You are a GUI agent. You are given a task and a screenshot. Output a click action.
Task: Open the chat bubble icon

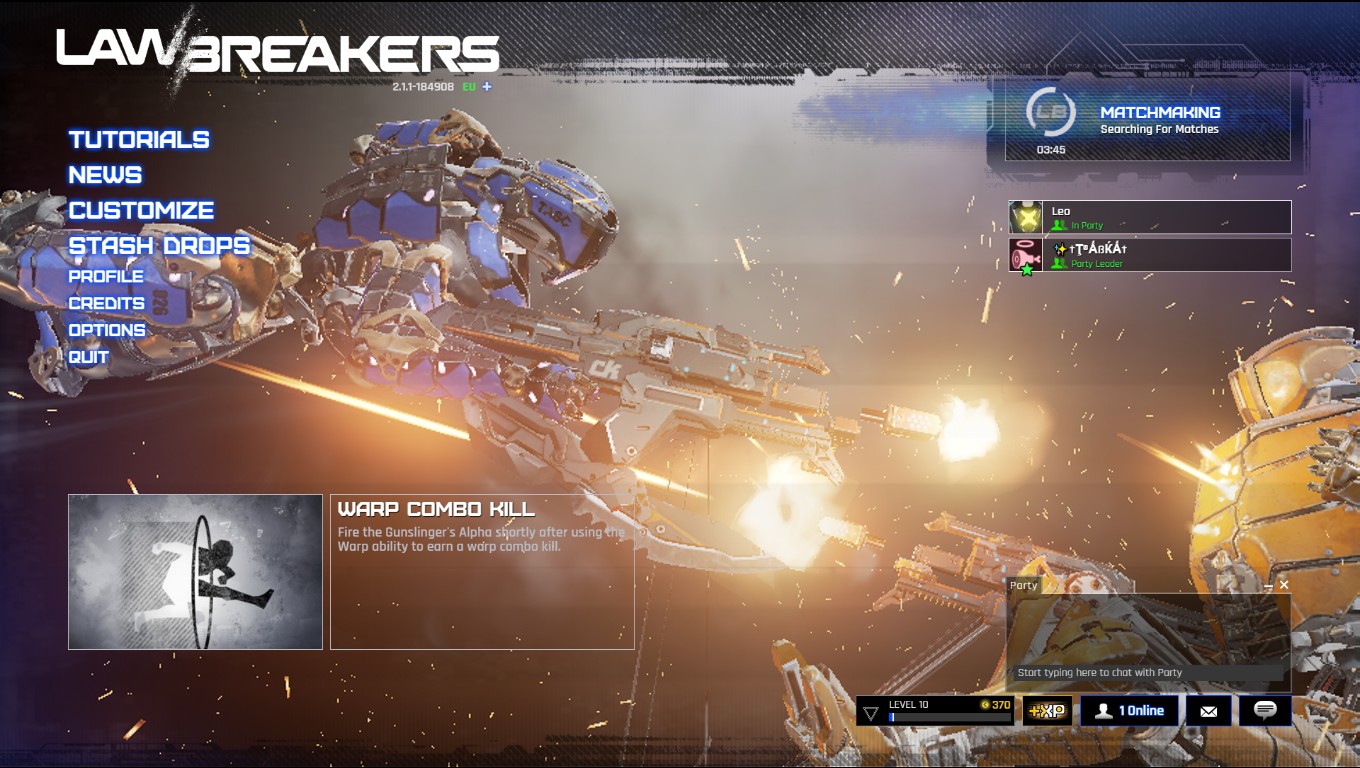pos(1266,710)
